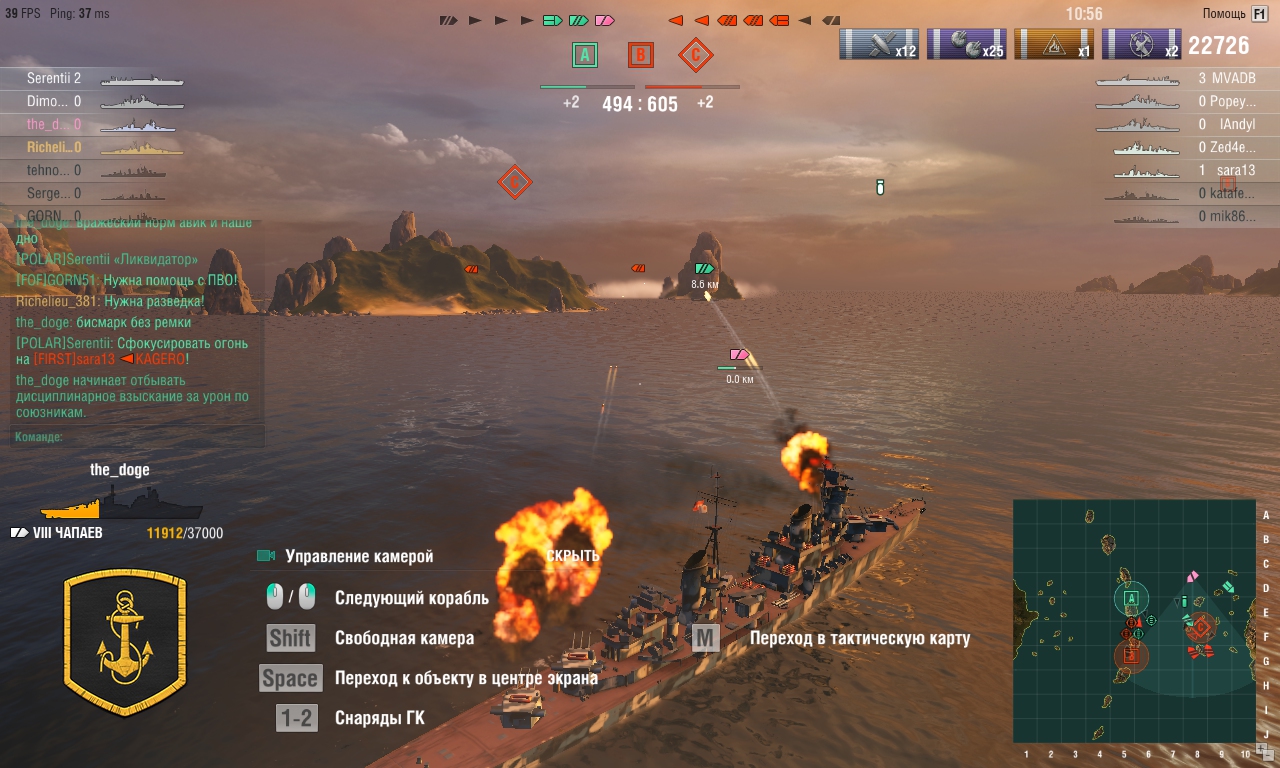Hide the camera control hints with СКРЫТЬ
This screenshot has height=768, width=1280.
(573, 556)
